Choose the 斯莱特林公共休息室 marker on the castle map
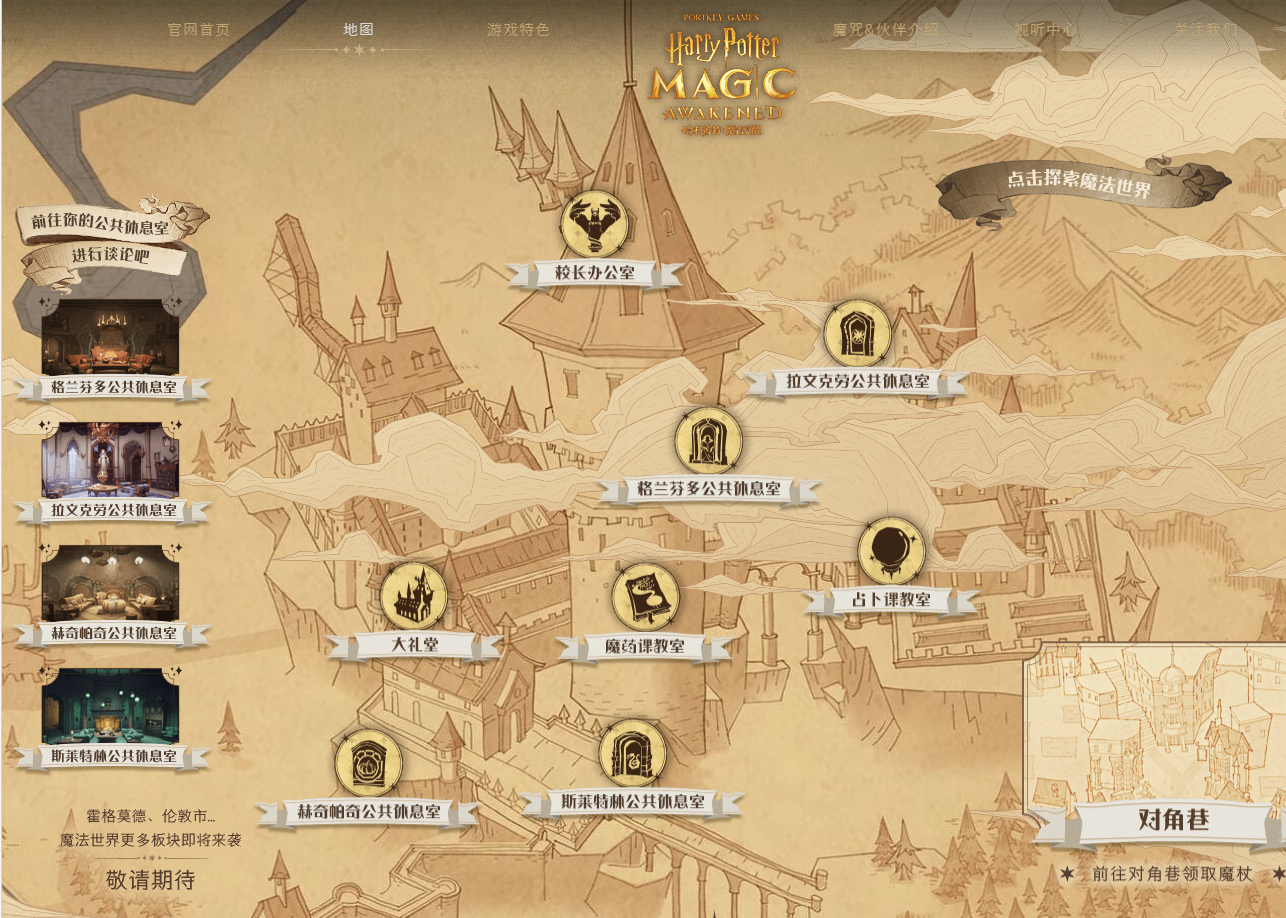1286x918 pixels. (x=632, y=753)
